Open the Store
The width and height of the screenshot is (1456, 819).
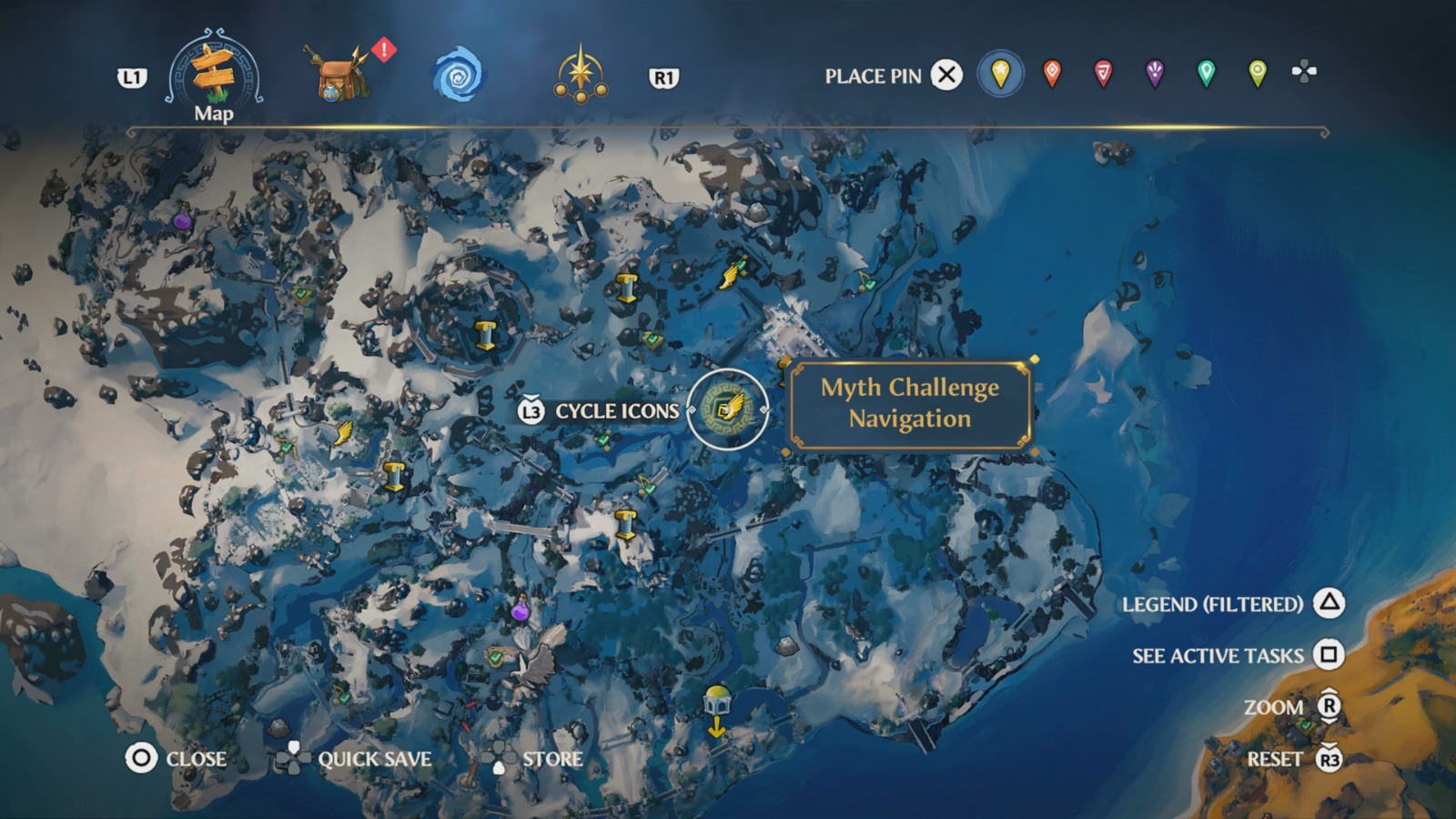pos(553,759)
